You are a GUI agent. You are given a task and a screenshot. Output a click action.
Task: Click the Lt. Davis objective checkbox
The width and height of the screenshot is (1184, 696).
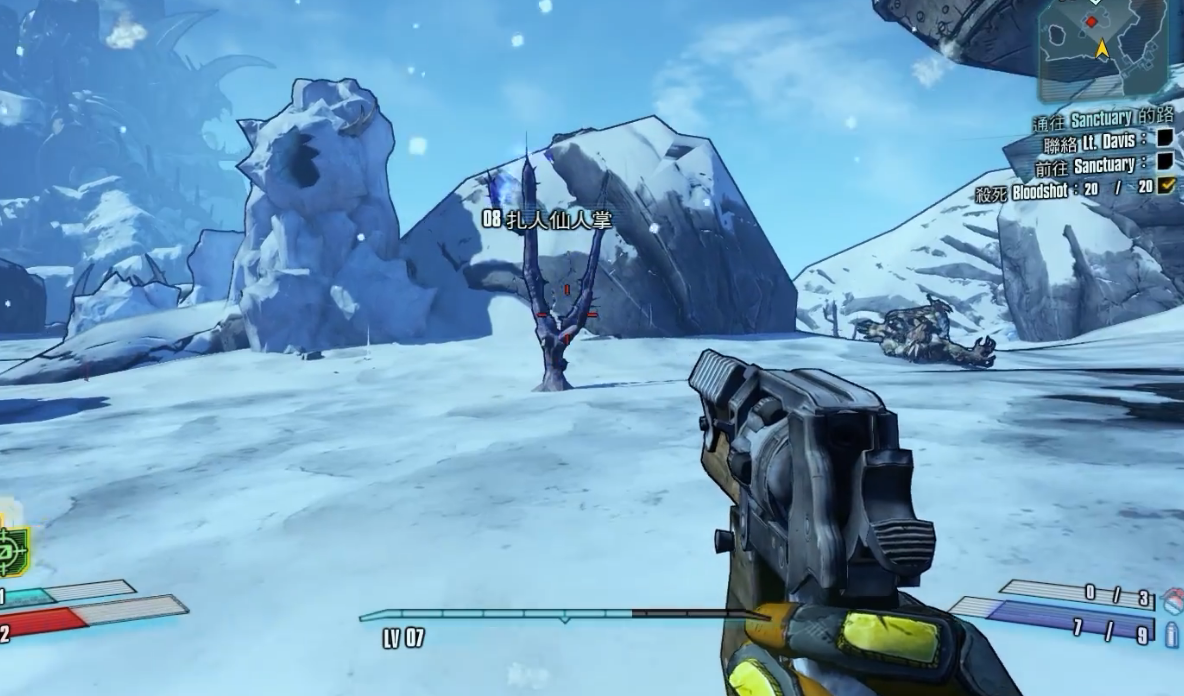pyautogui.click(x=1165, y=140)
